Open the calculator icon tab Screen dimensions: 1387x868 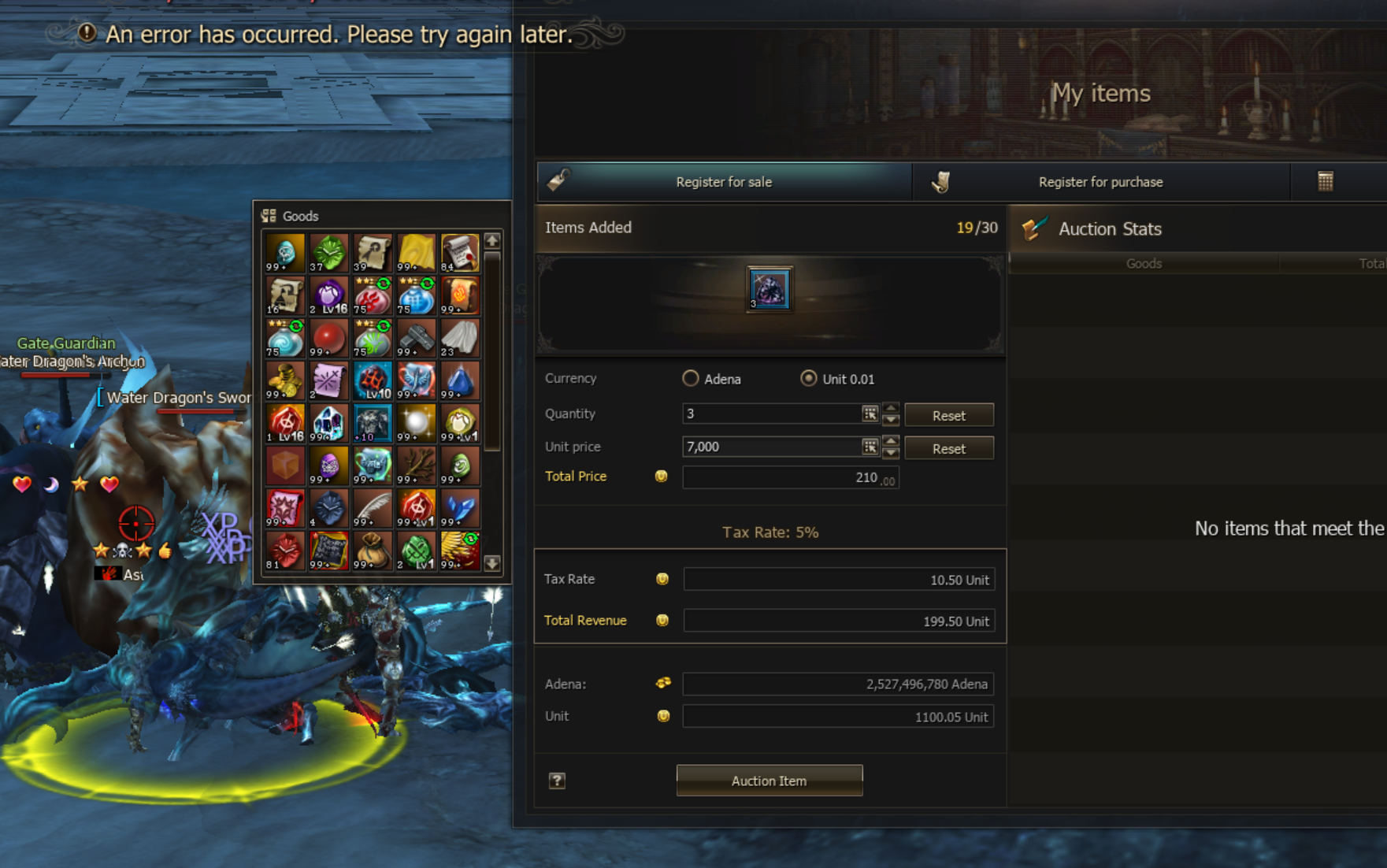click(x=1325, y=182)
